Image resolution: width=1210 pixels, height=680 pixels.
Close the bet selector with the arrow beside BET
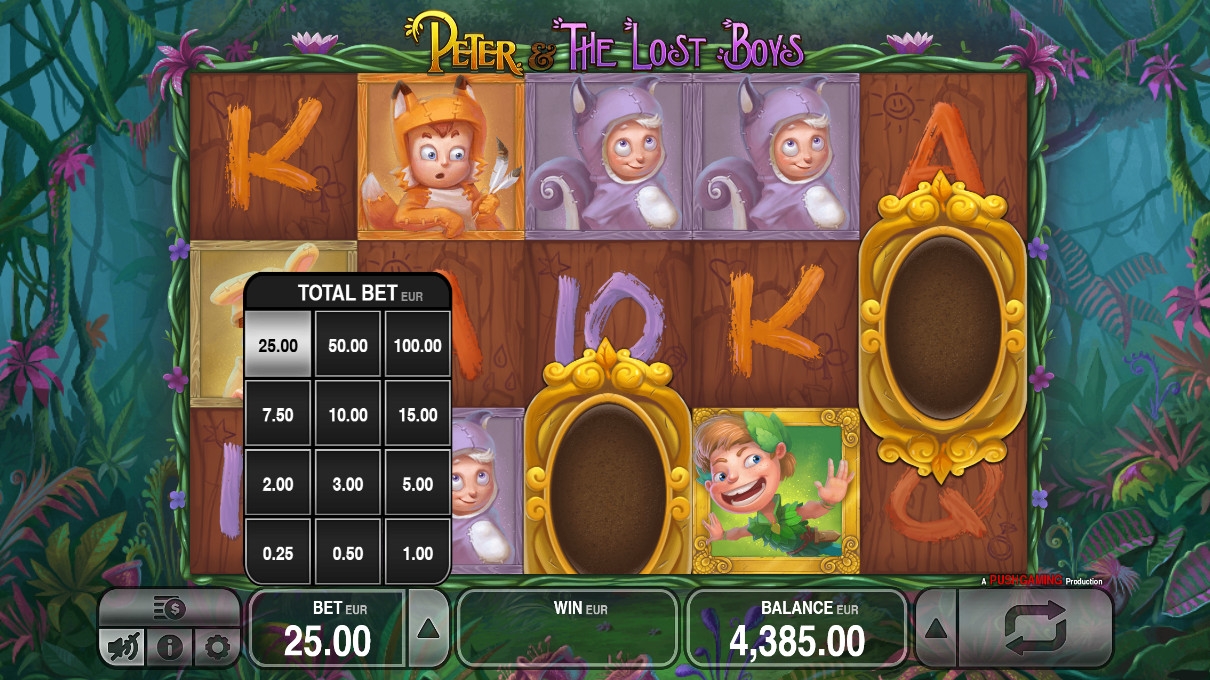tap(427, 628)
